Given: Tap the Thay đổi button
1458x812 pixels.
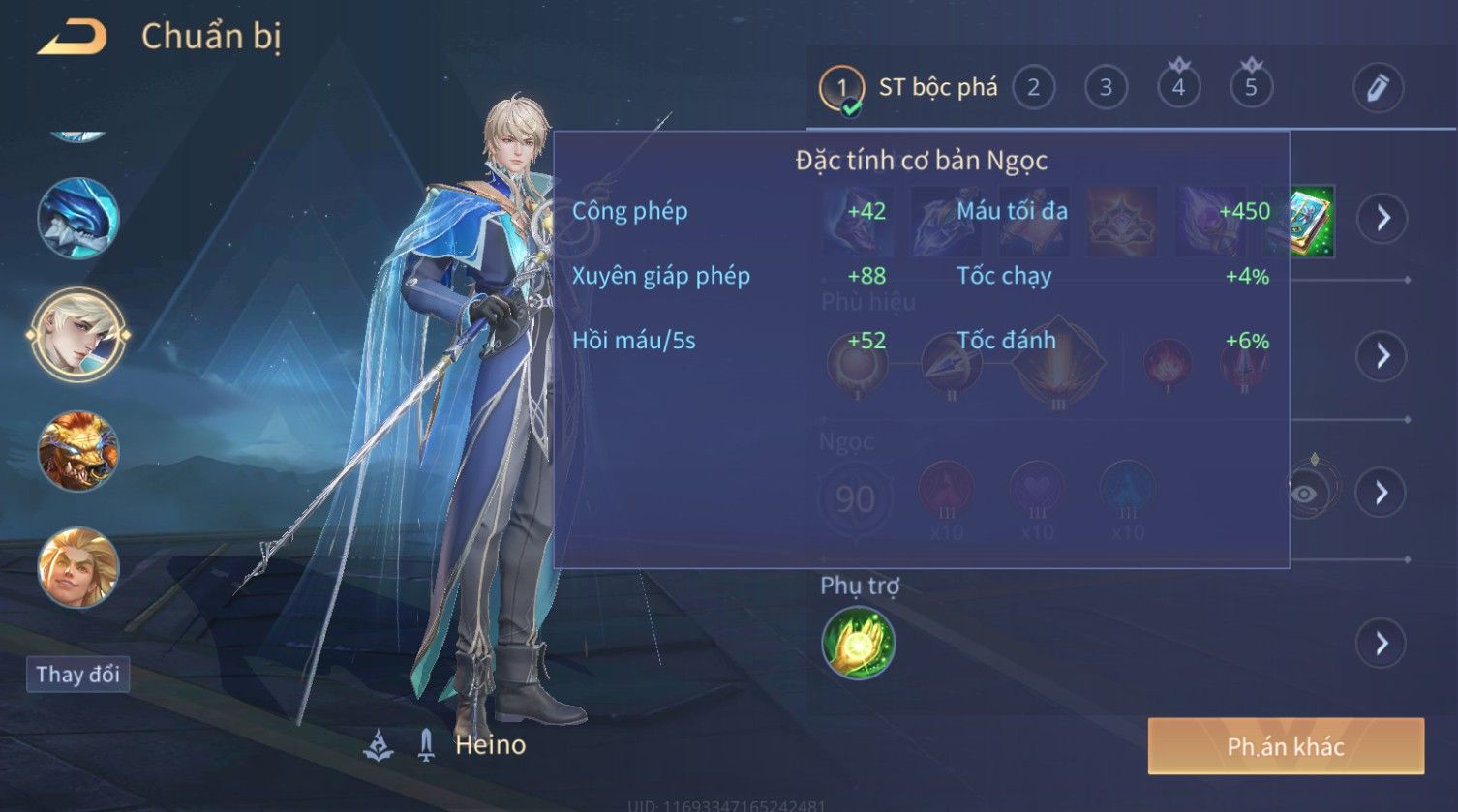Looking at the screenshot, I should [77, 675].
